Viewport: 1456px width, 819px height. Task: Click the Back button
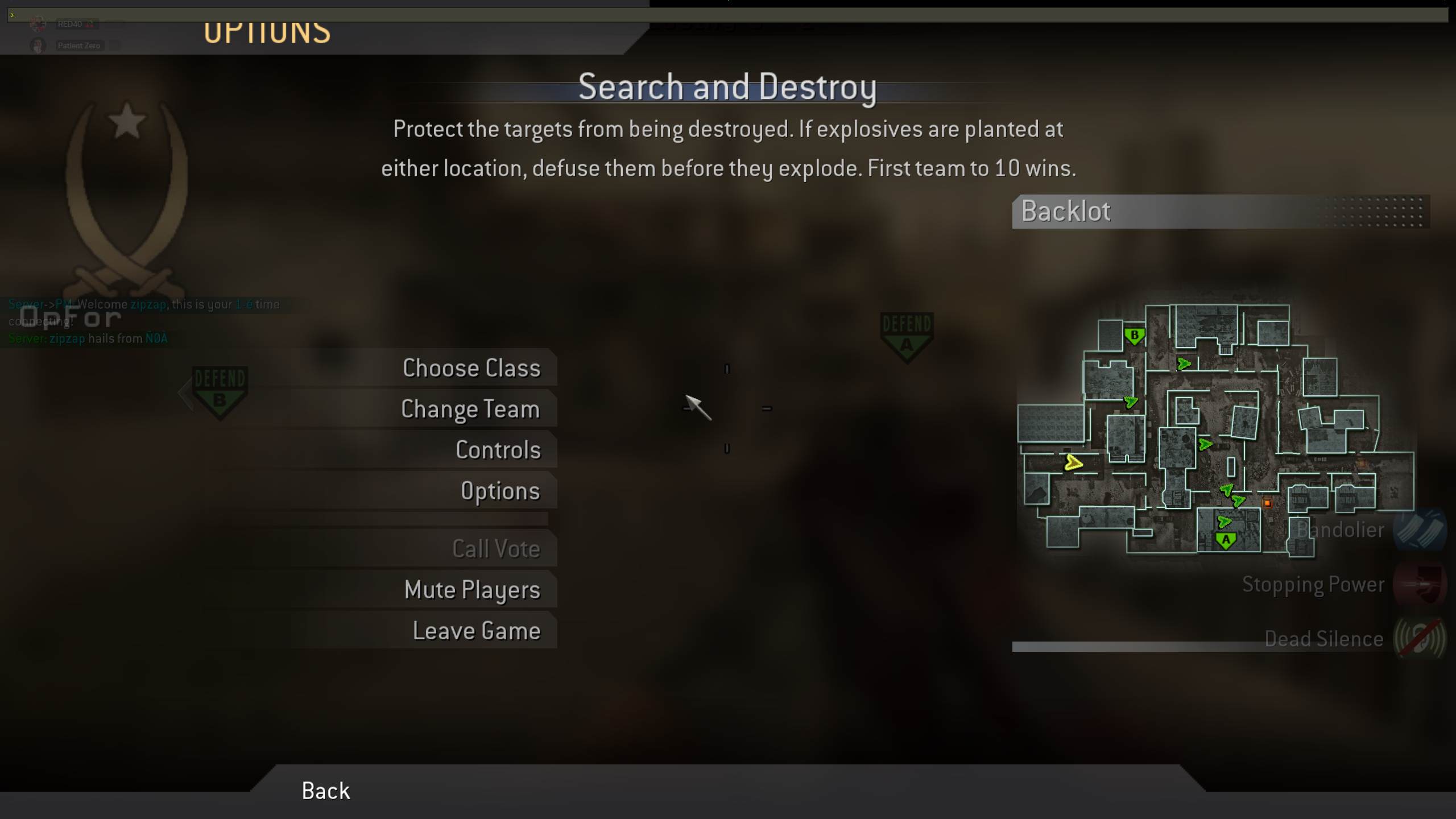click(325, 791)
